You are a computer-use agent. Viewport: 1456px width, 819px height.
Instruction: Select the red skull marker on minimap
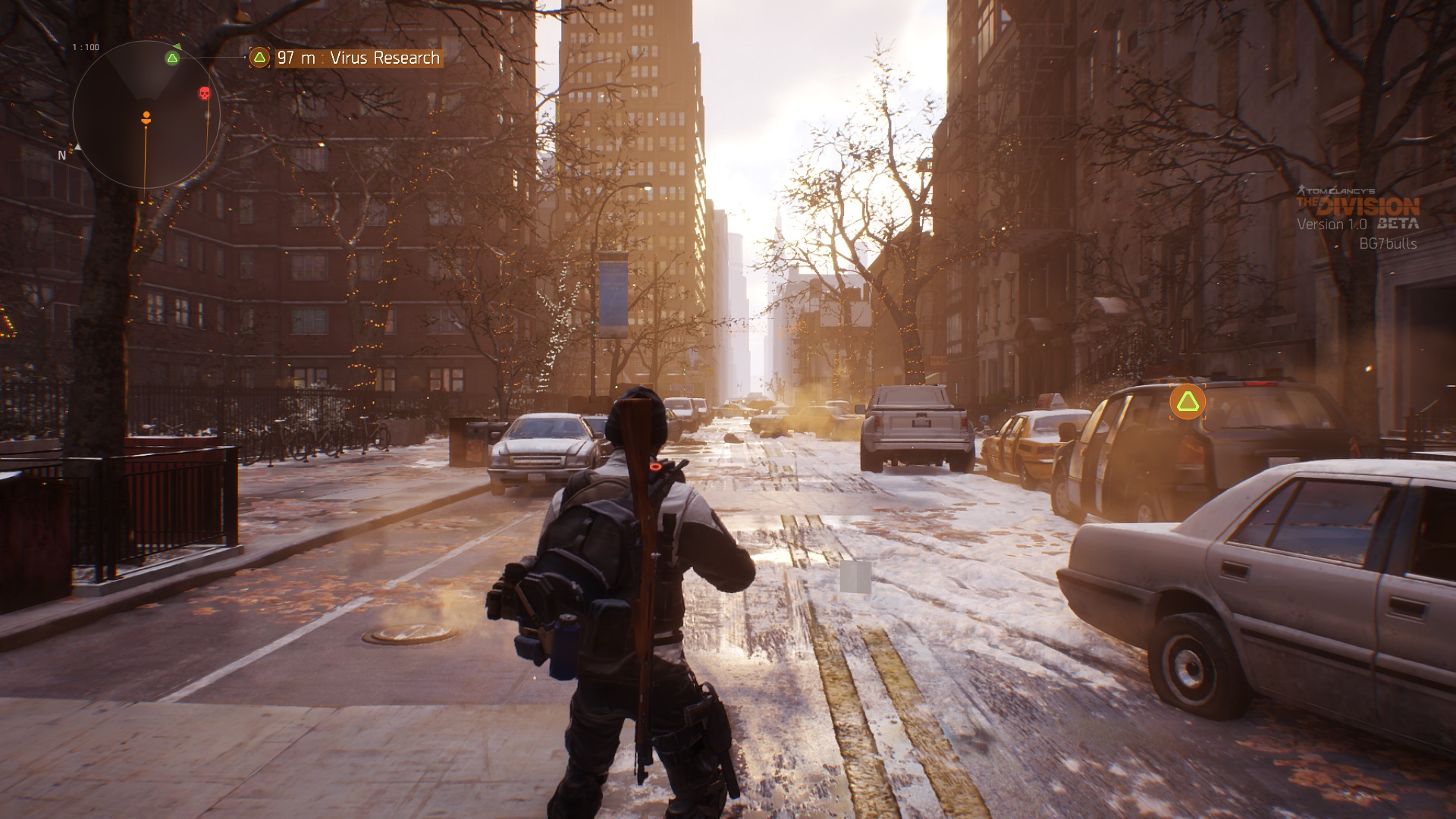[204, 93]
